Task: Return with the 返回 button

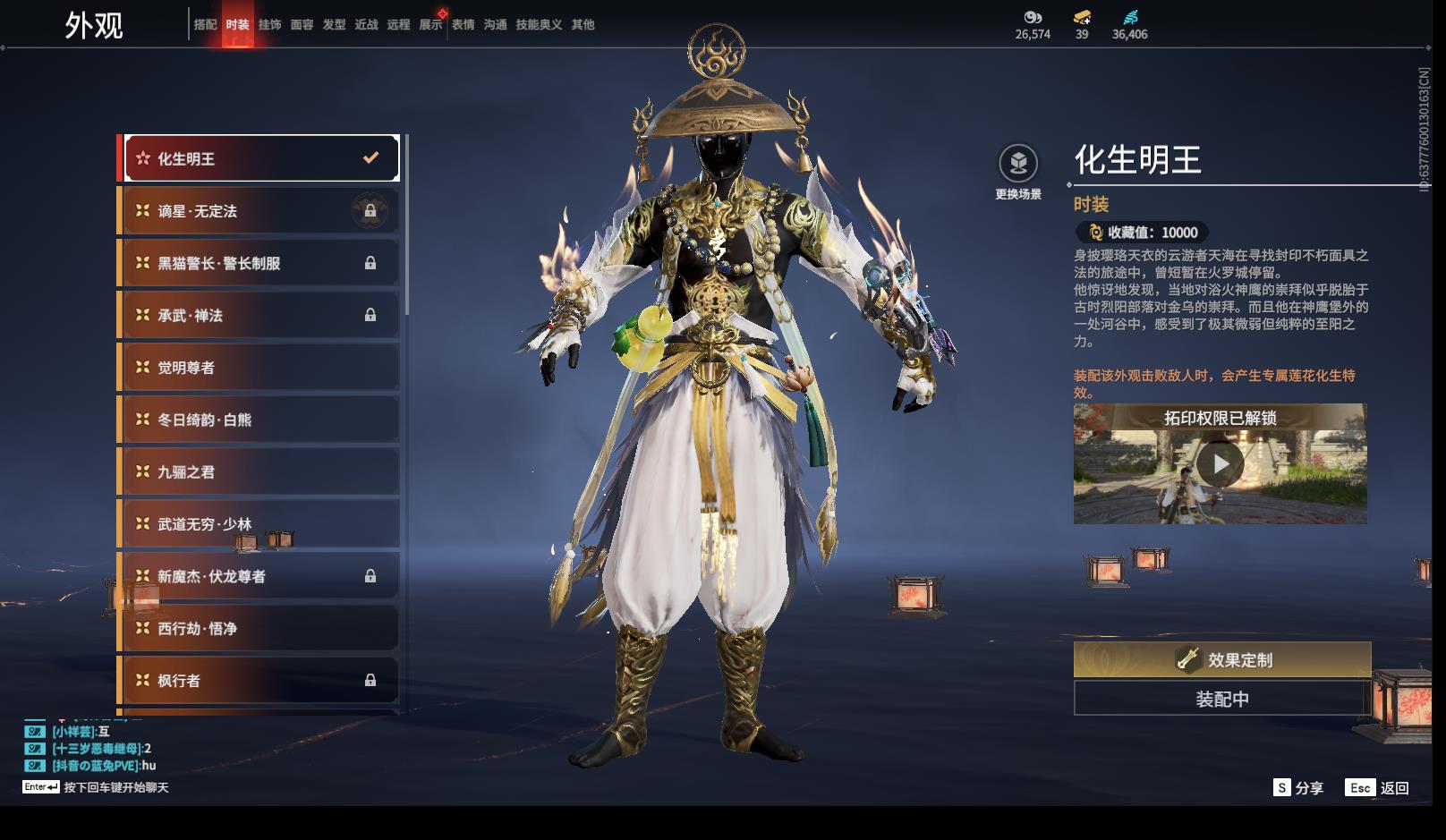Action: (1378, 788)
